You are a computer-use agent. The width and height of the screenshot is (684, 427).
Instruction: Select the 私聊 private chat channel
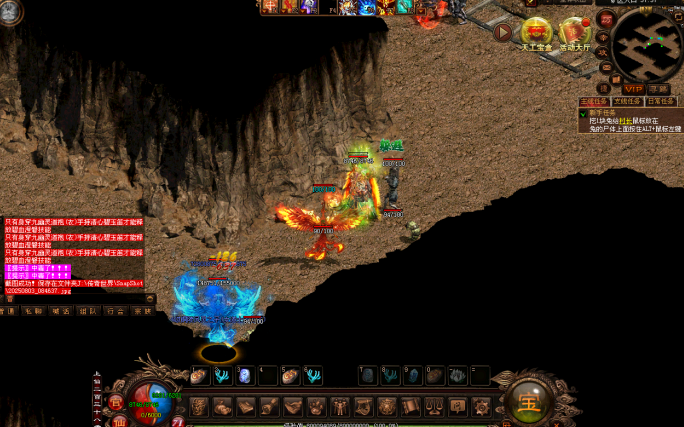tap(33, 311)
